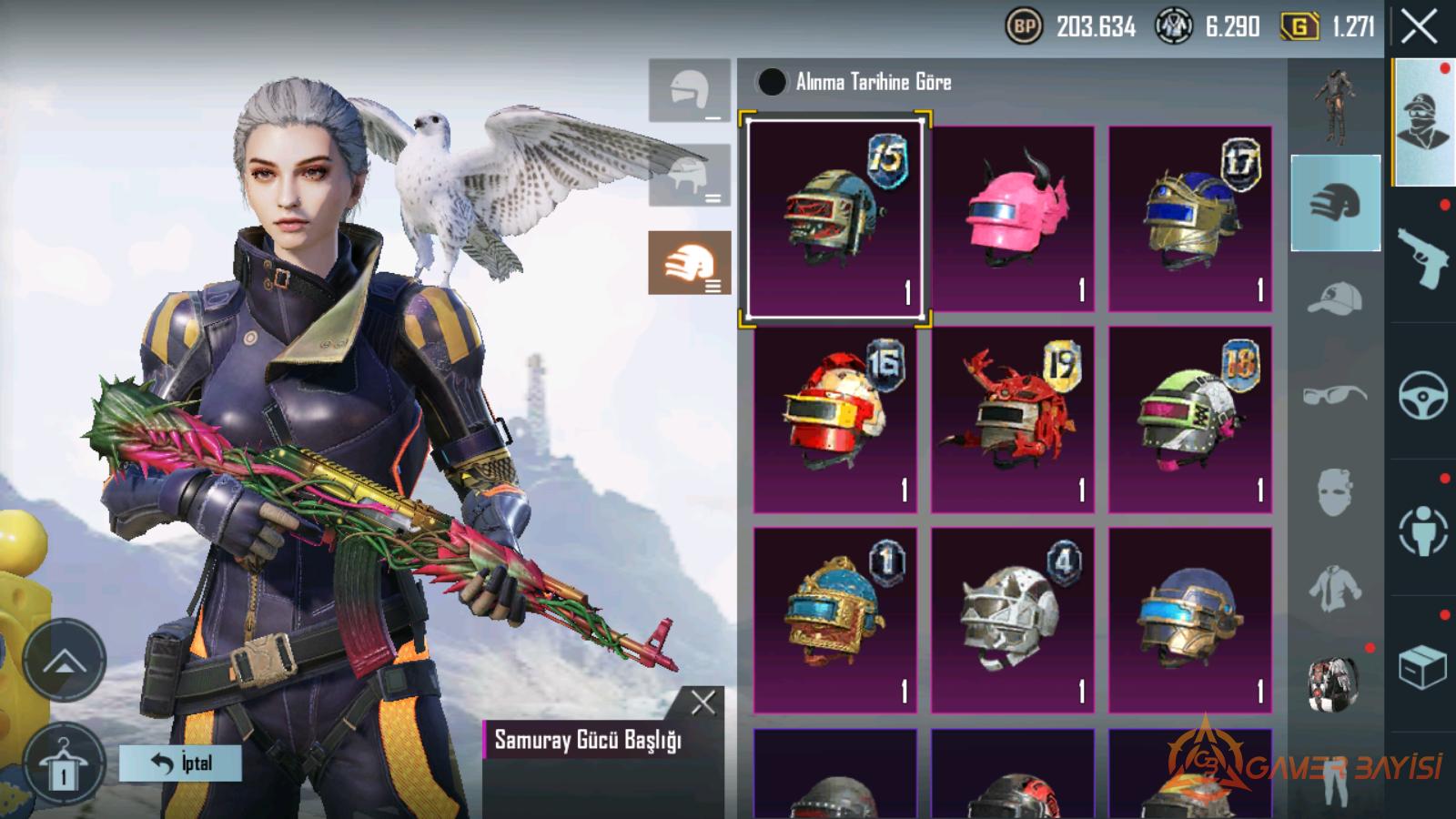Close the inventory screen
The height and width of the screenshot is (819, 1456).
point(1419,27)
